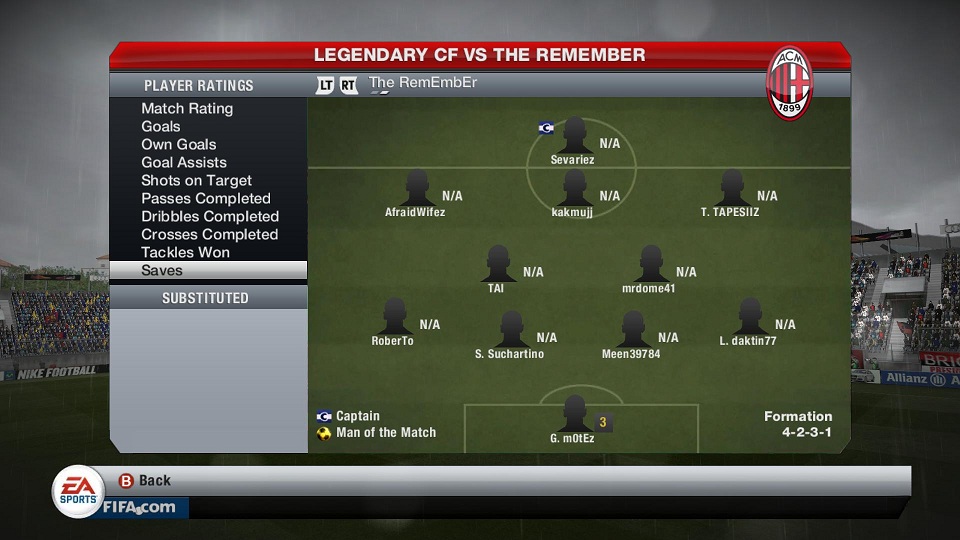Image resolution: width=960 pixels, height=540 pixels.
Task: Click the Back button
Action: pyautogui.click(x=145, y=481)
